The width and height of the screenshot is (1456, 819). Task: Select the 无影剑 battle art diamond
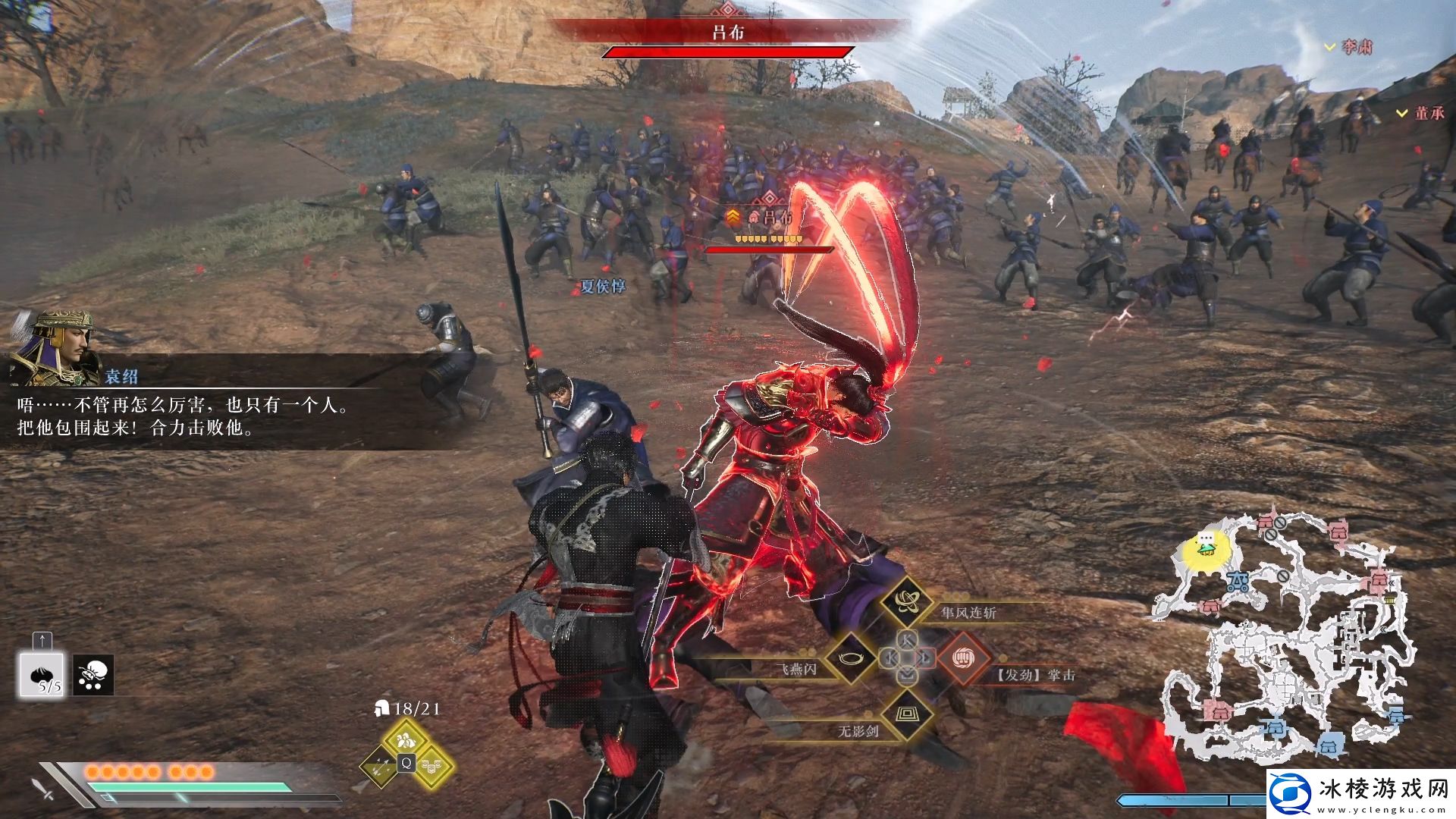point(906,714)
